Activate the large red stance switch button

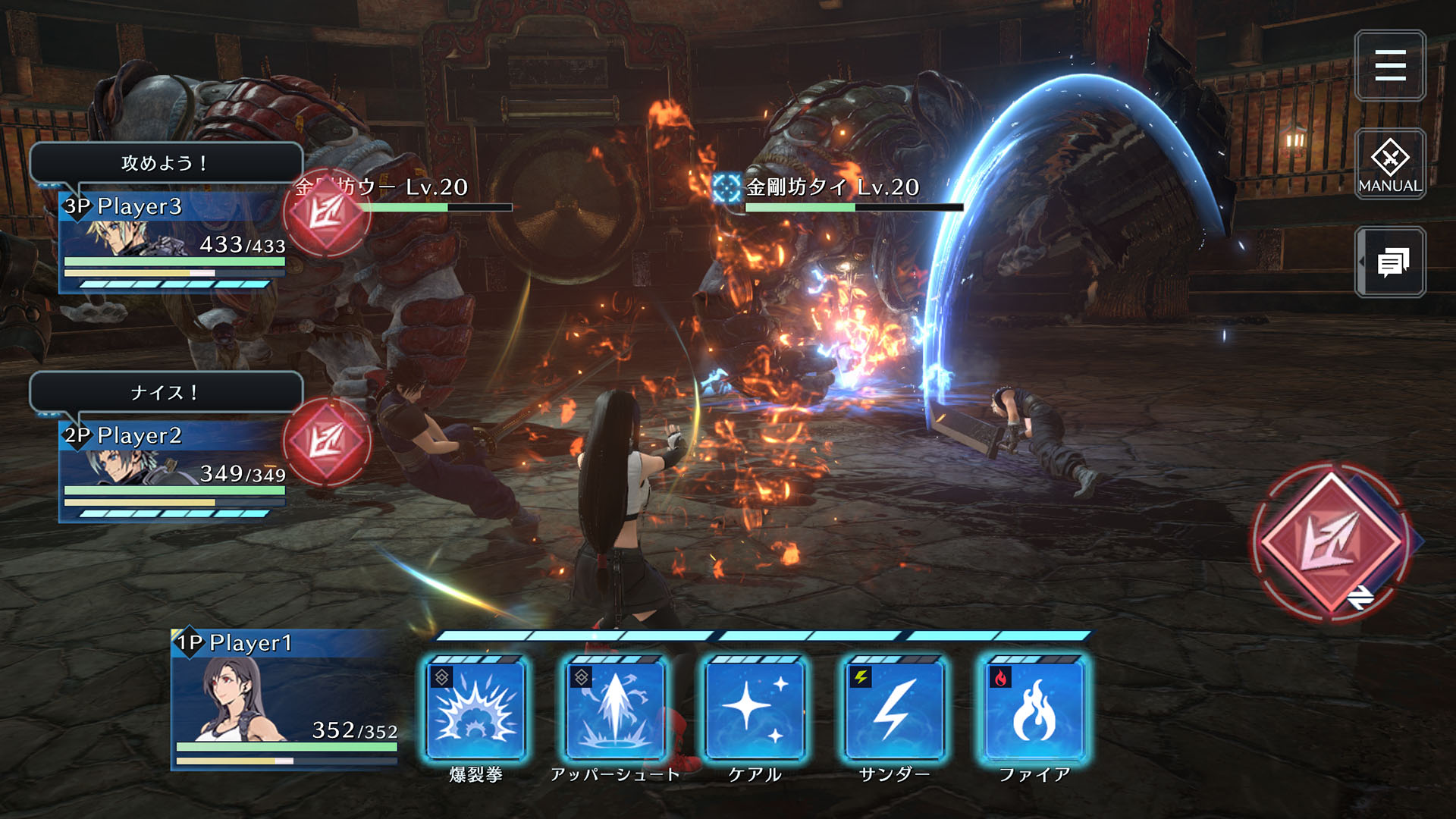click(x=1331, y=541)
